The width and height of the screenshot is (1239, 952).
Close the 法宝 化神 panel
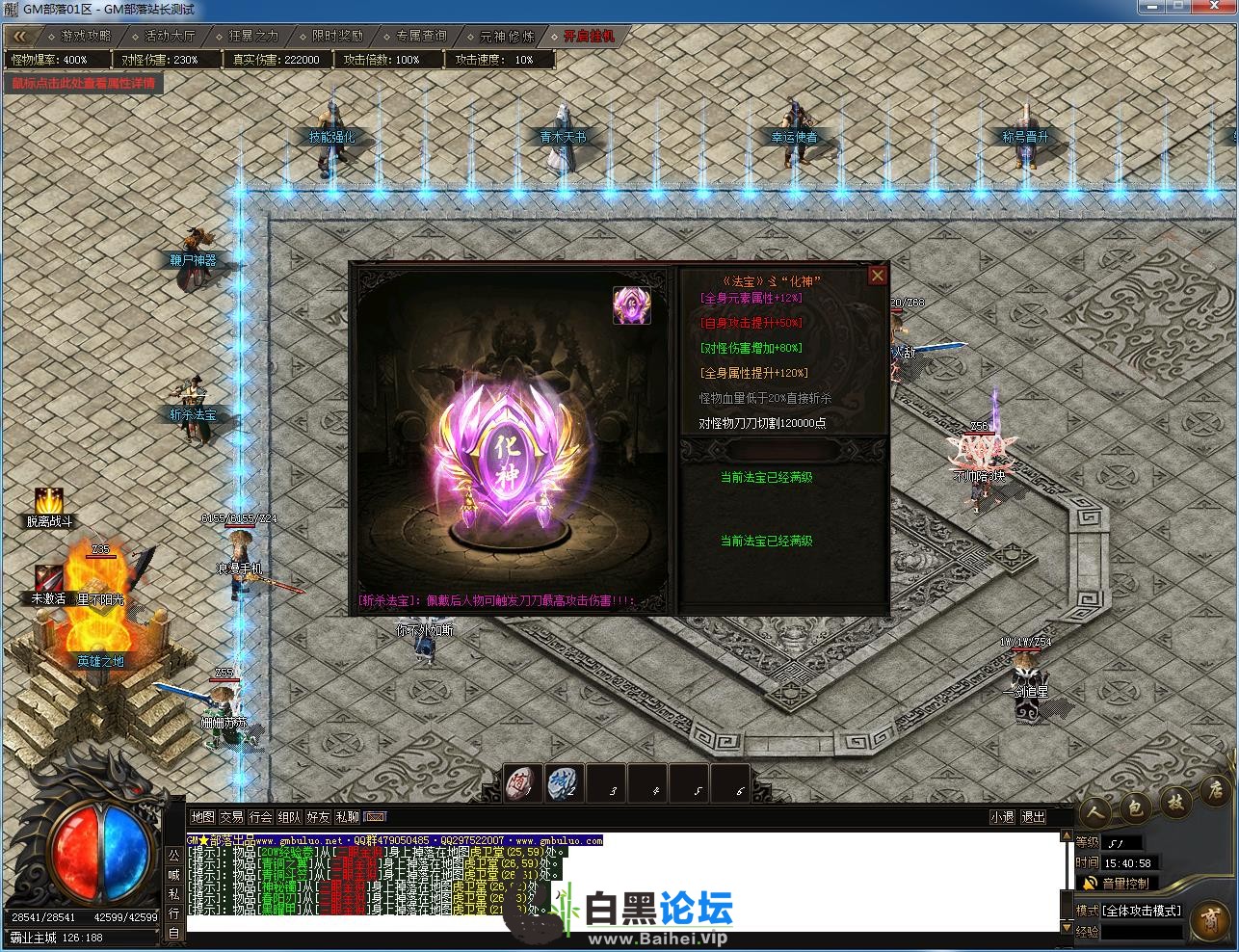pyautogui.click(x=877, y=276)
